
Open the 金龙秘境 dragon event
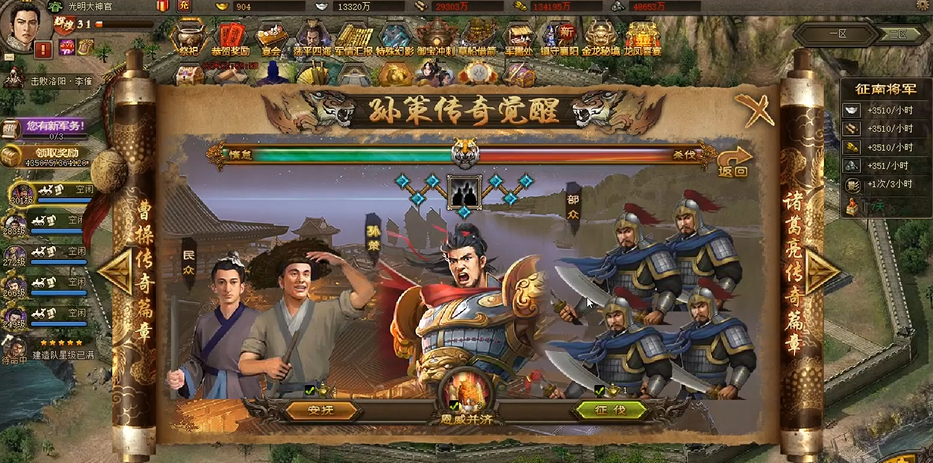(601, 39)
